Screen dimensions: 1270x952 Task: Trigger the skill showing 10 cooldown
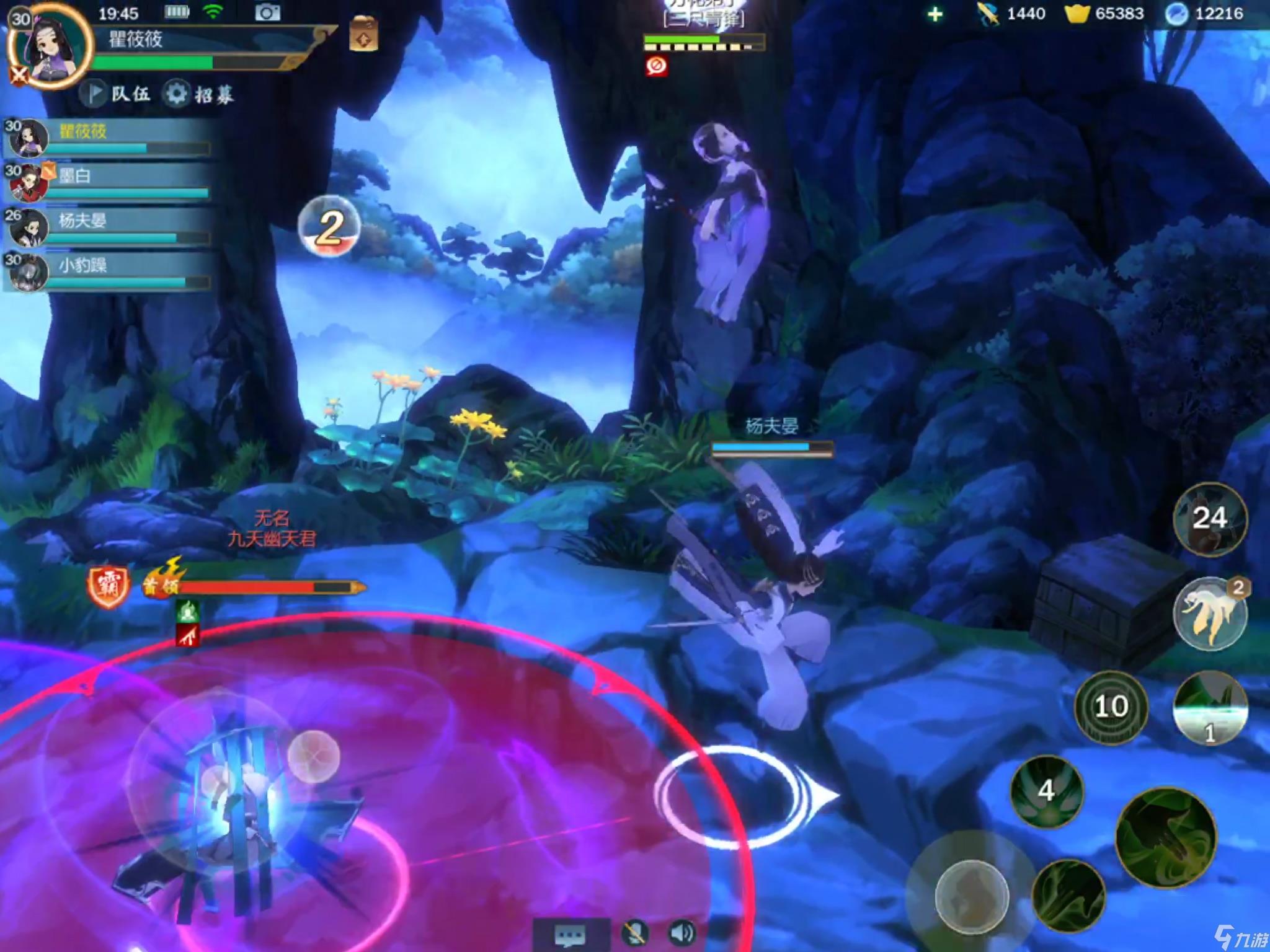(1111, 707)
